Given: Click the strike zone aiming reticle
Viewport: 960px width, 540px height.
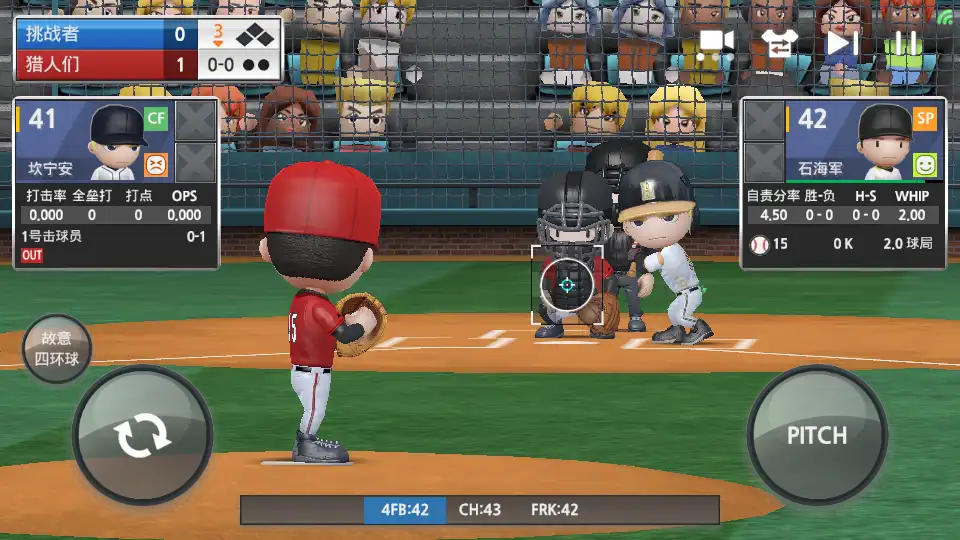Looking at the screenshot, I should click(x=567, y=285).
